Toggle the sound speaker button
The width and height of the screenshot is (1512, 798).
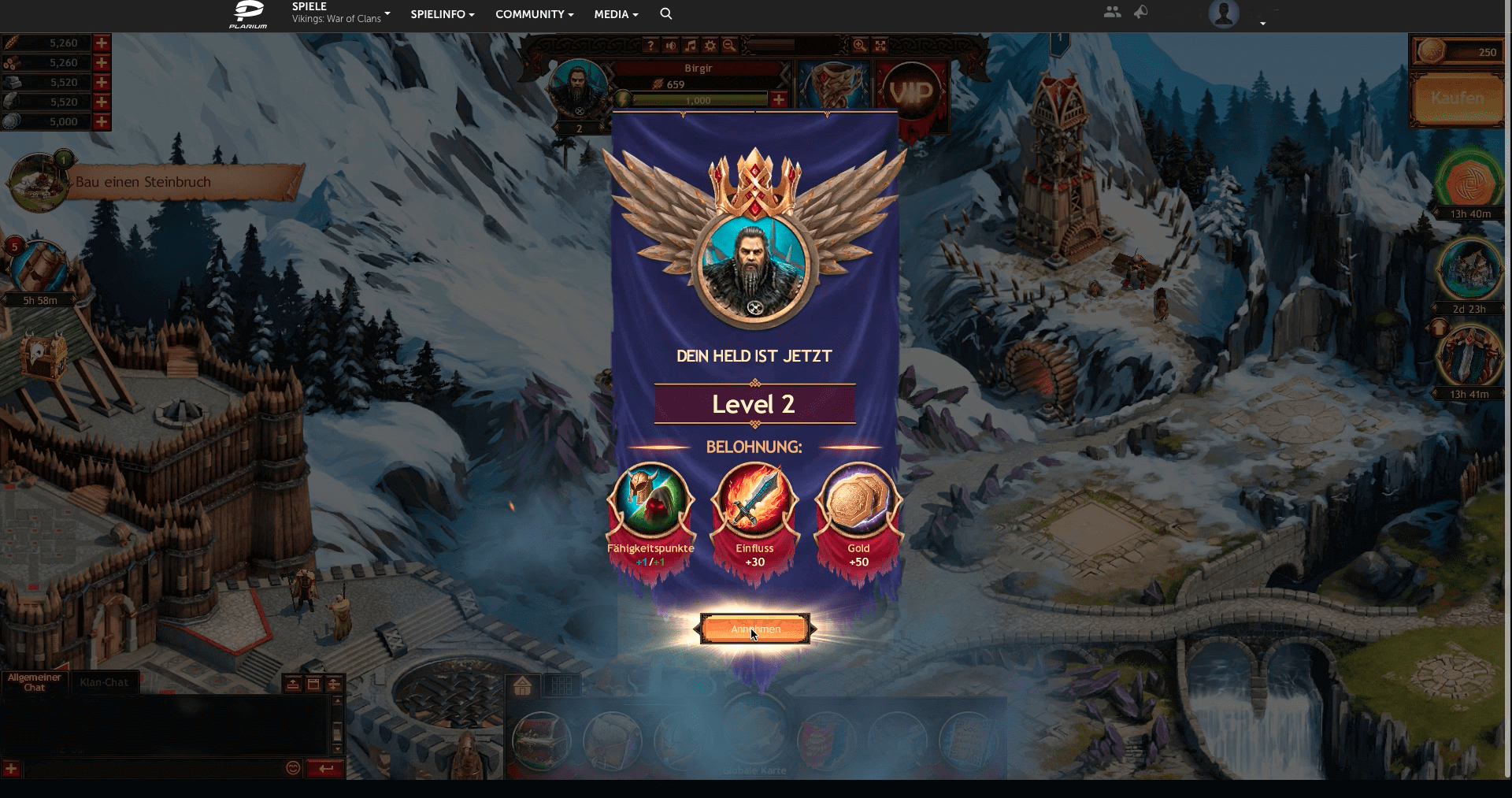(670, 46)
